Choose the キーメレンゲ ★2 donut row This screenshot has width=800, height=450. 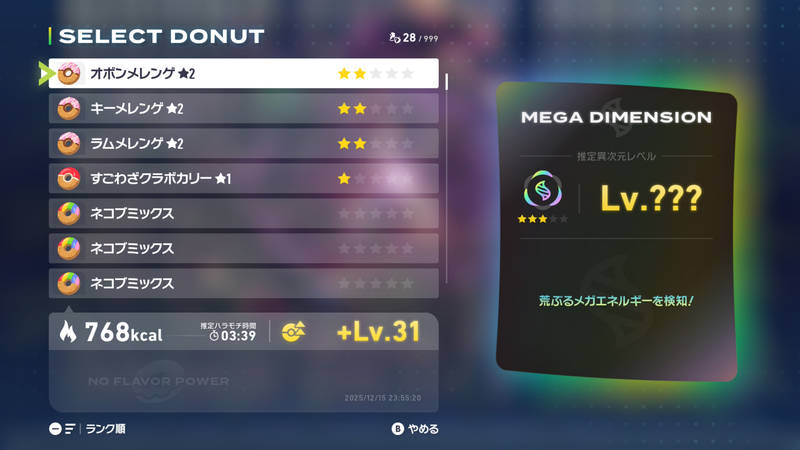tap(243, 108)
